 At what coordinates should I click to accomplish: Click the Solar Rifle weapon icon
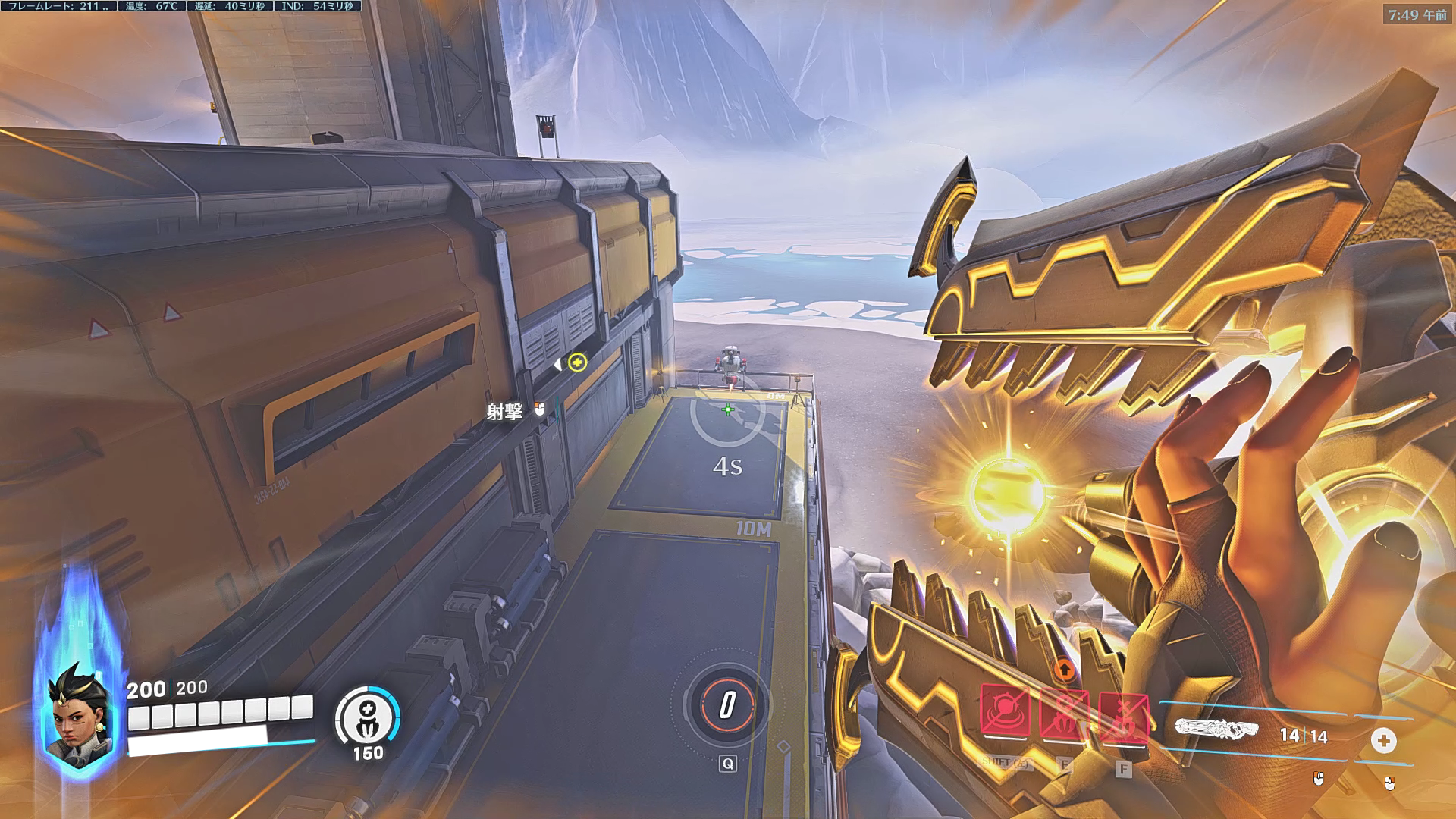pyautogui.click(x=1216, y=729)
